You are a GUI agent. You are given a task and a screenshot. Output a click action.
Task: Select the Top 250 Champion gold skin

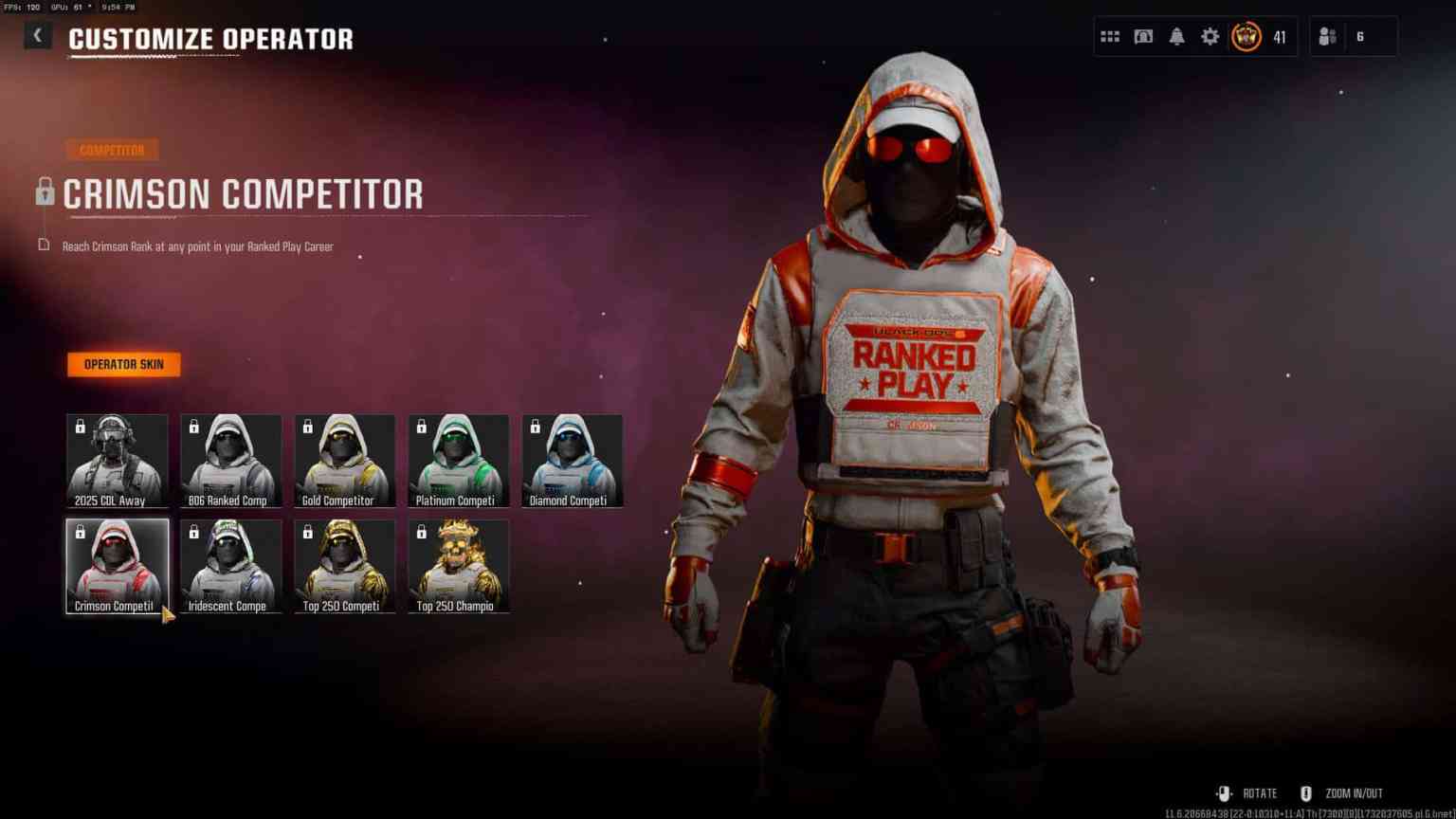458,565
